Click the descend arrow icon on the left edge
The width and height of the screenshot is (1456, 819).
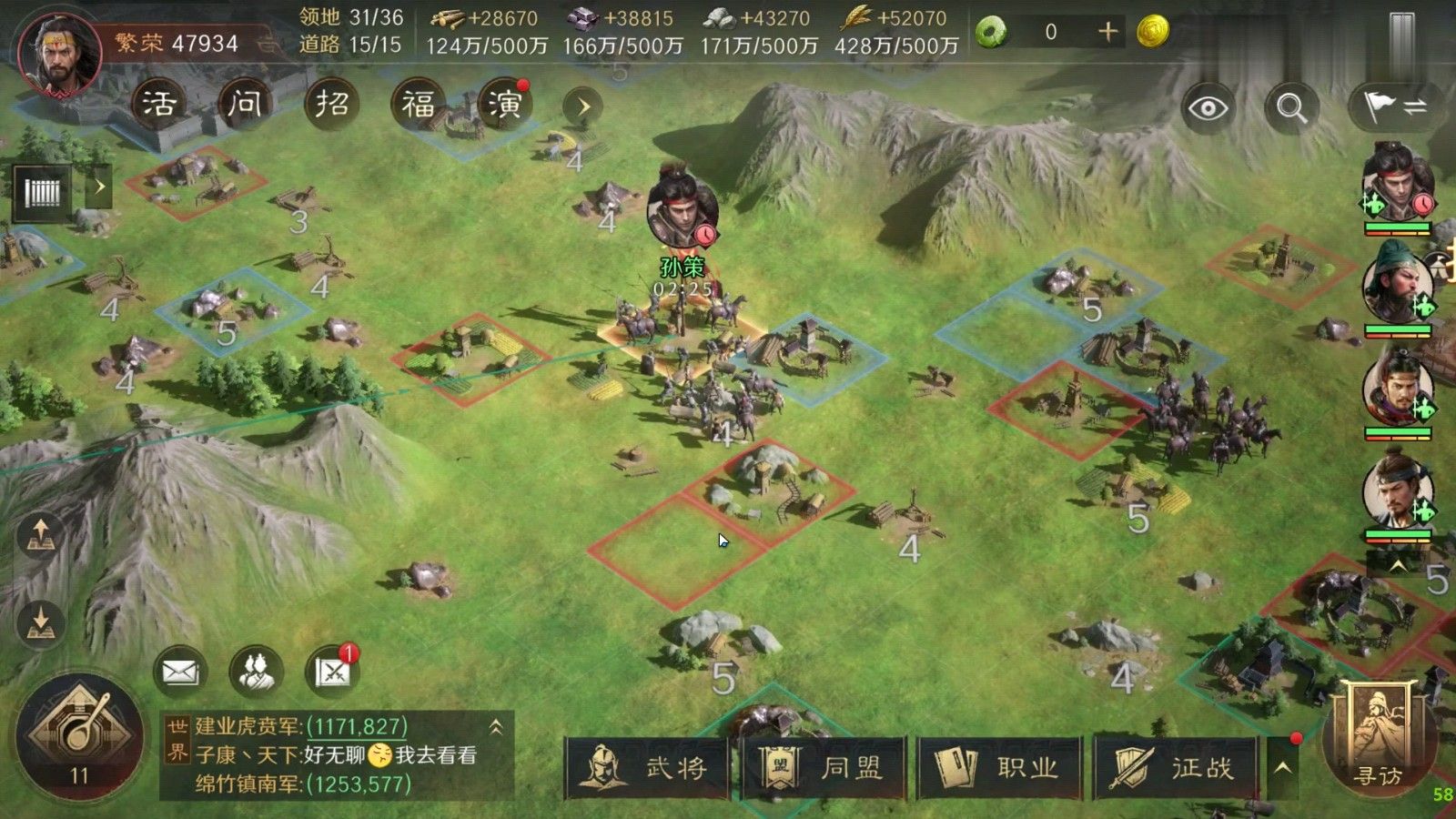(x=38, y=624)
